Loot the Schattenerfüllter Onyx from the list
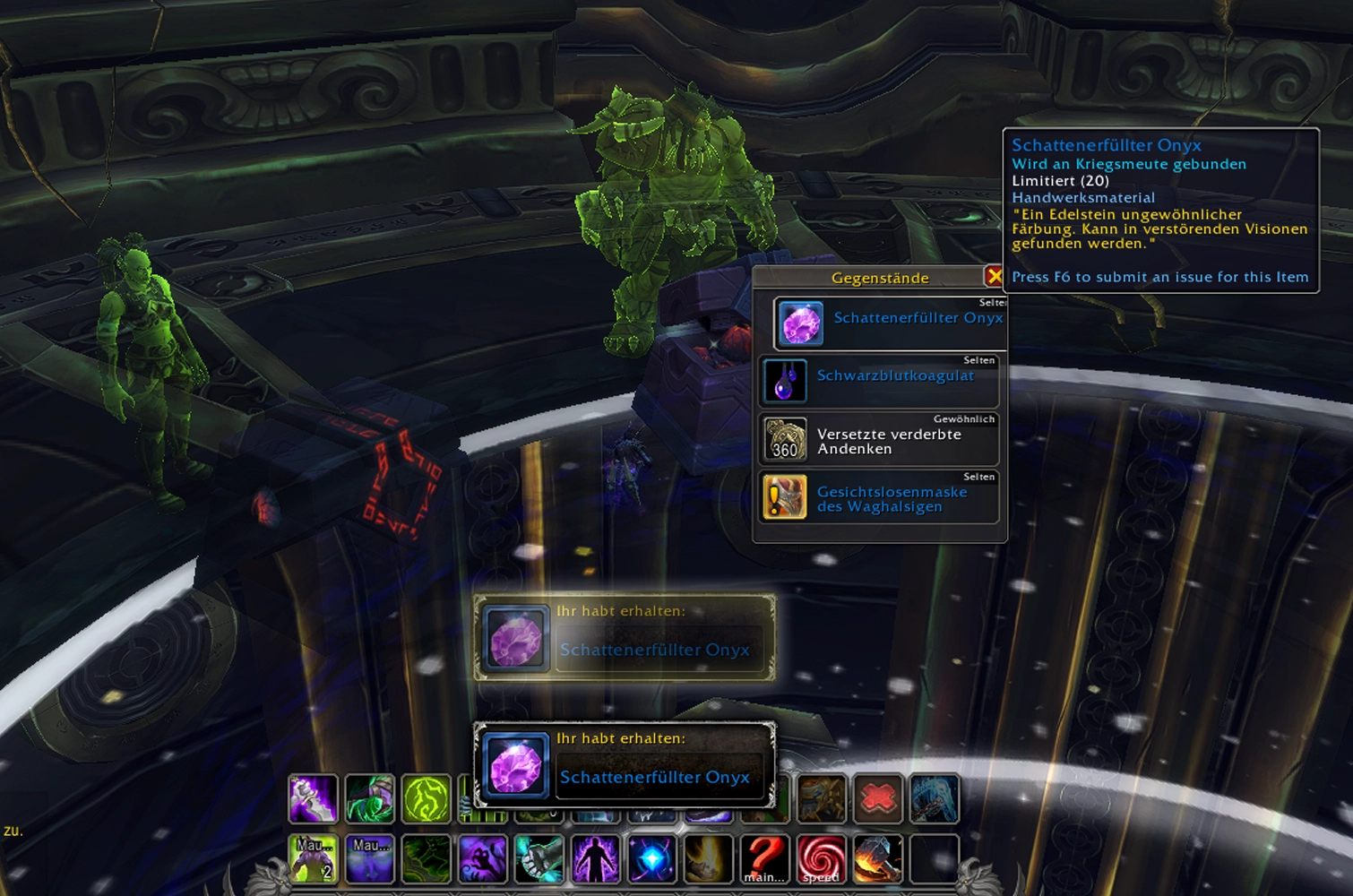The width and height of the screenshot is (1353, 896). coord(891,323)
